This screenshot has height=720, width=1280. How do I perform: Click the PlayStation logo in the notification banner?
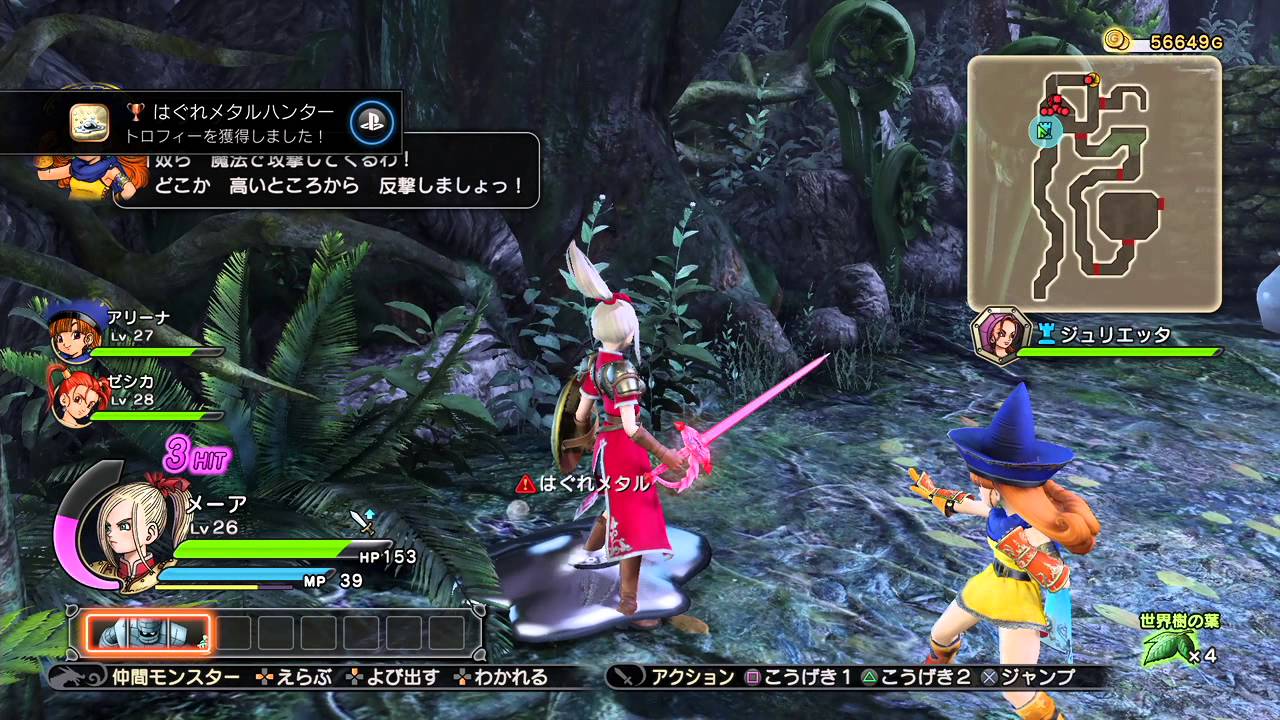(373, 121)
